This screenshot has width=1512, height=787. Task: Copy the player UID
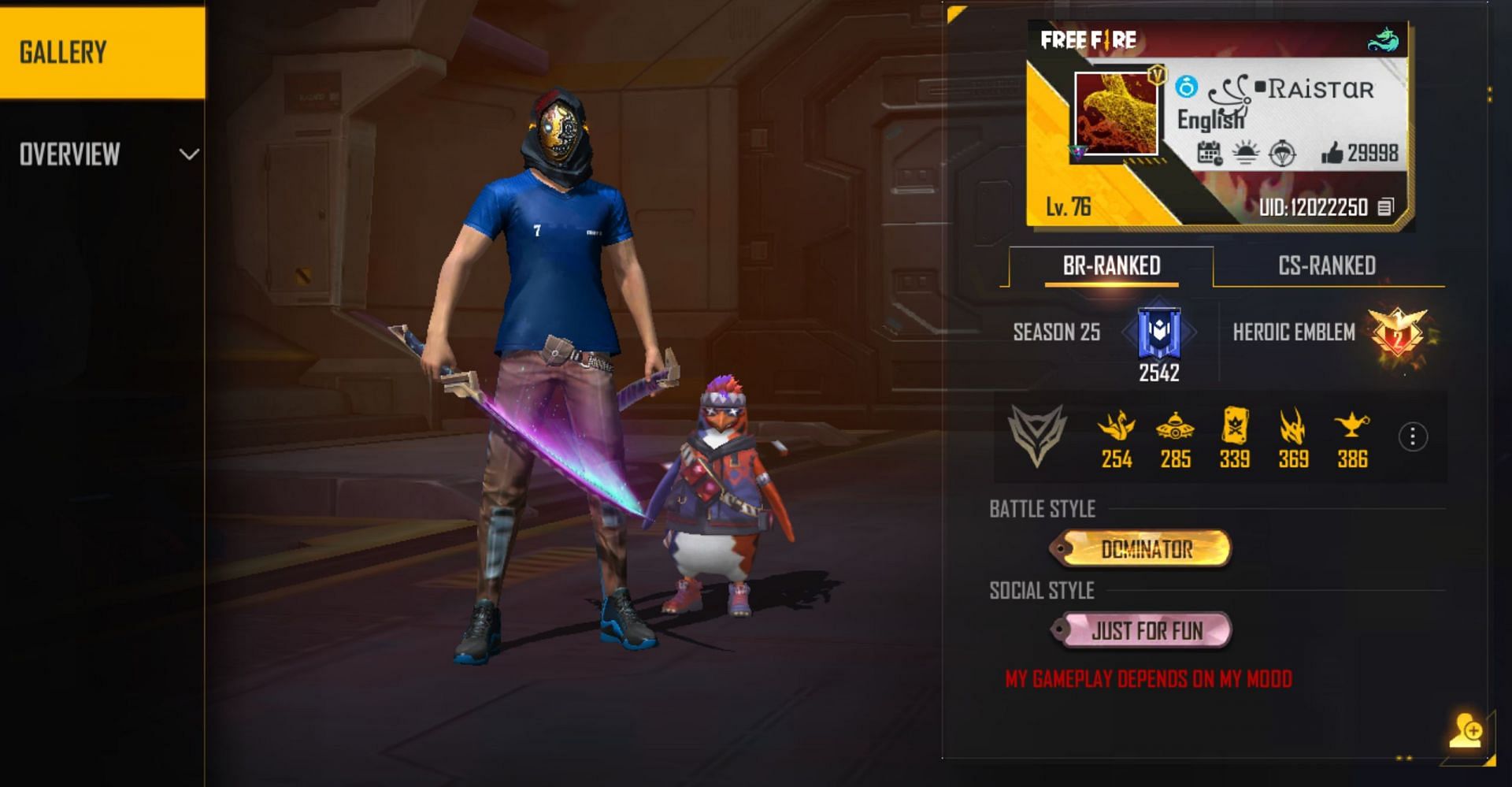[1385, 207]
